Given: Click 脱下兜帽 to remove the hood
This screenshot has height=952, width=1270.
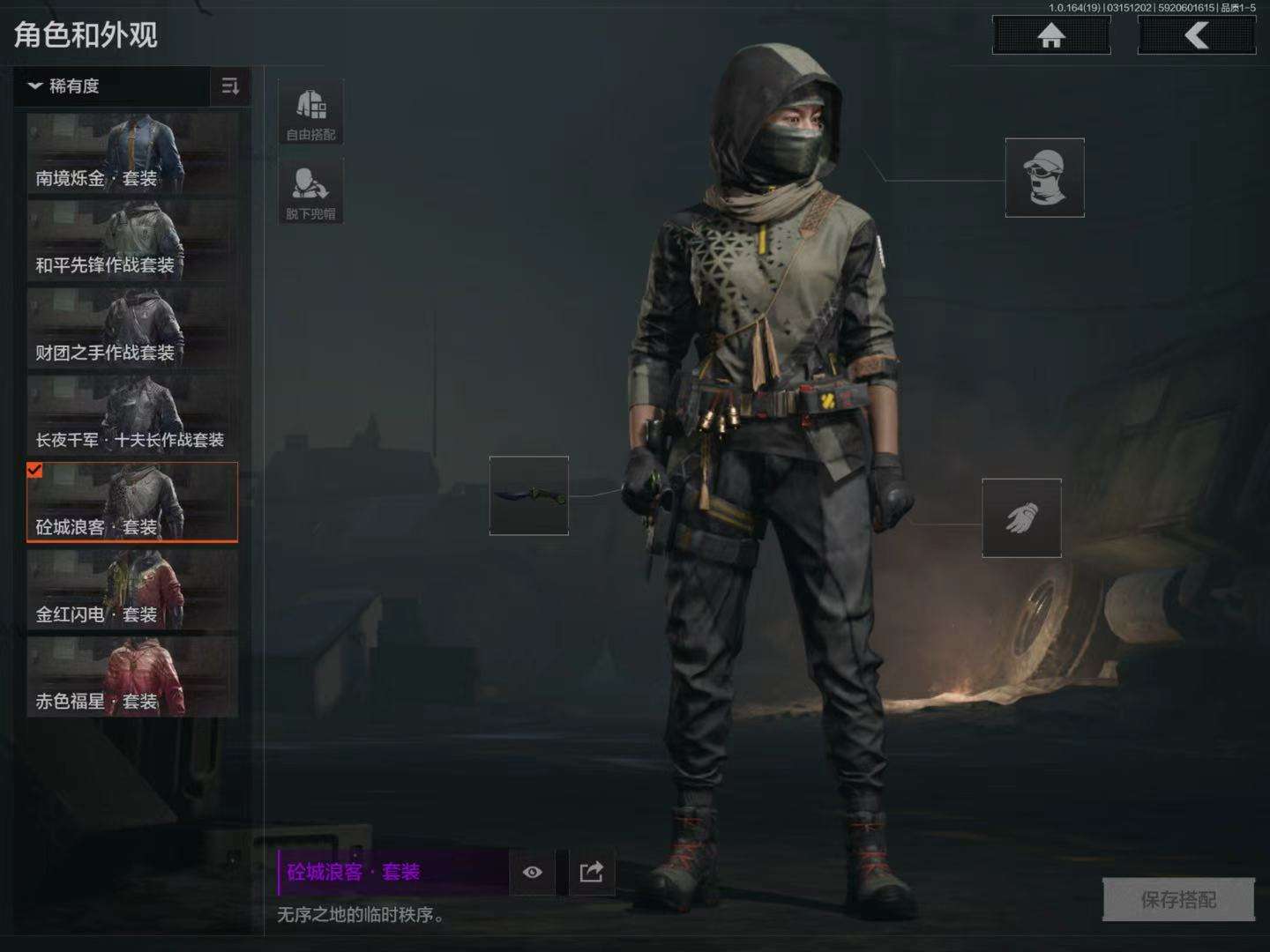Looking at the screenshot, I should (x=310, y=190).
